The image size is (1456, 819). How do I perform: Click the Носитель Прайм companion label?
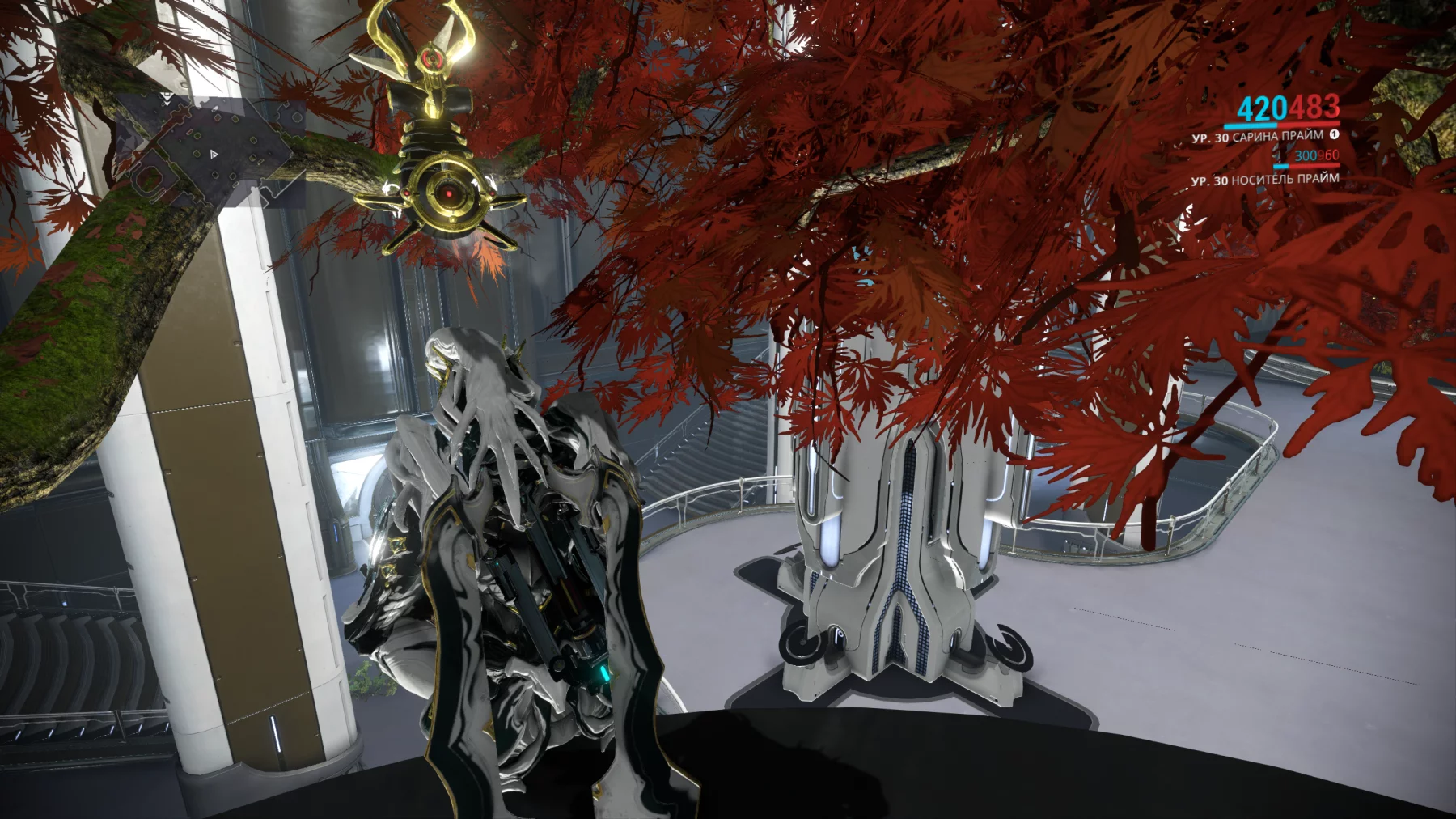point(1284,180)
